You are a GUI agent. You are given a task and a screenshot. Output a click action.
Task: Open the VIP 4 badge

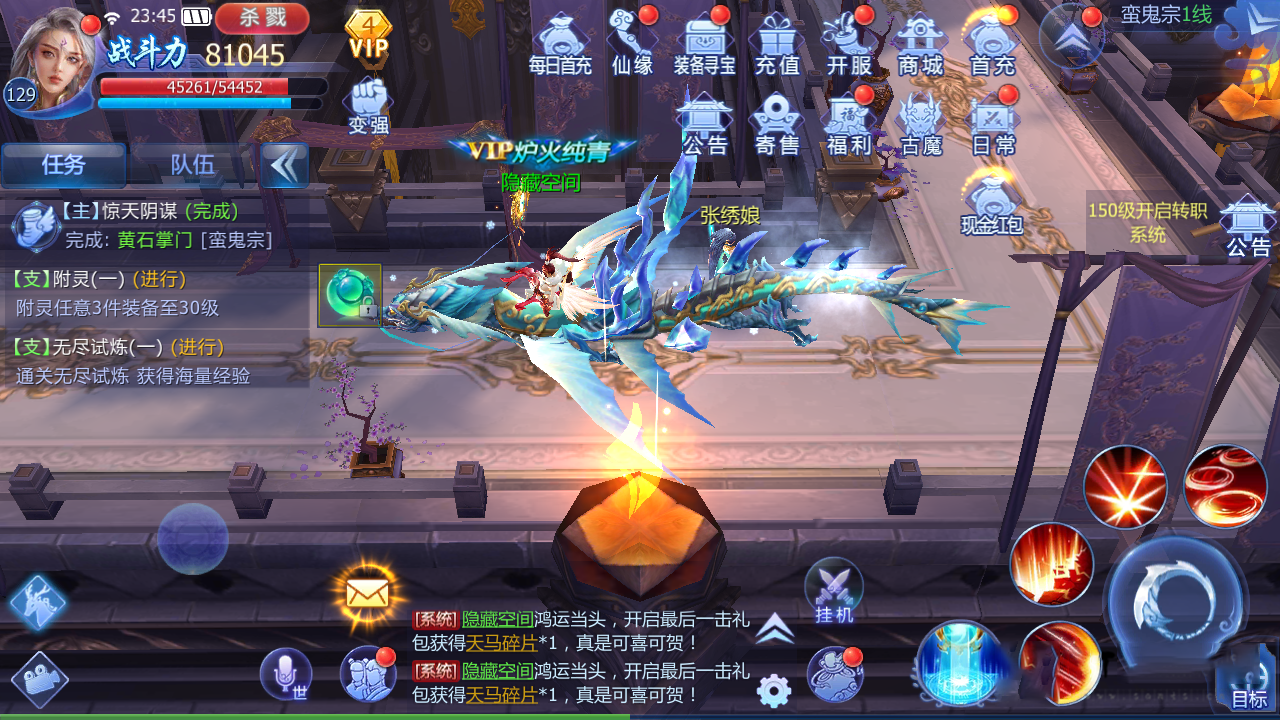click(369, 35)
